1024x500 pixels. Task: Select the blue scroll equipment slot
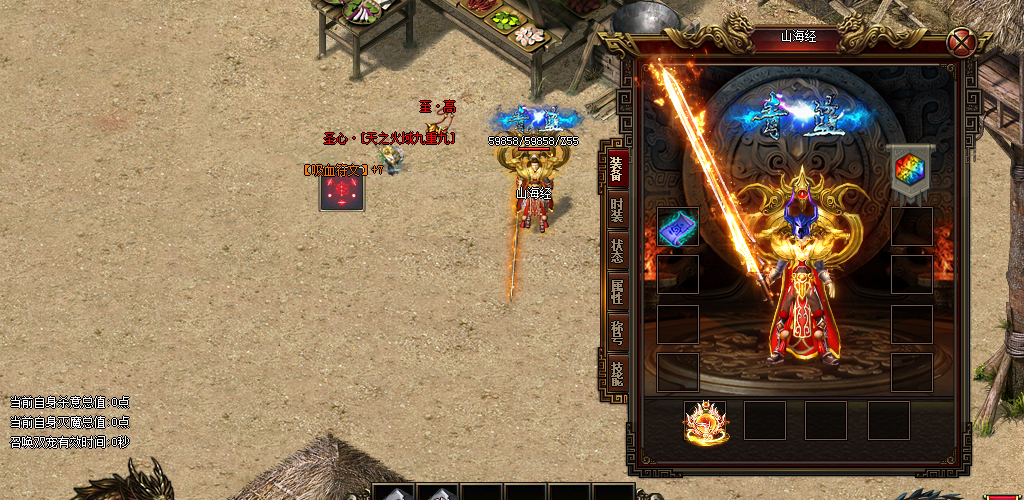point(678,228)
